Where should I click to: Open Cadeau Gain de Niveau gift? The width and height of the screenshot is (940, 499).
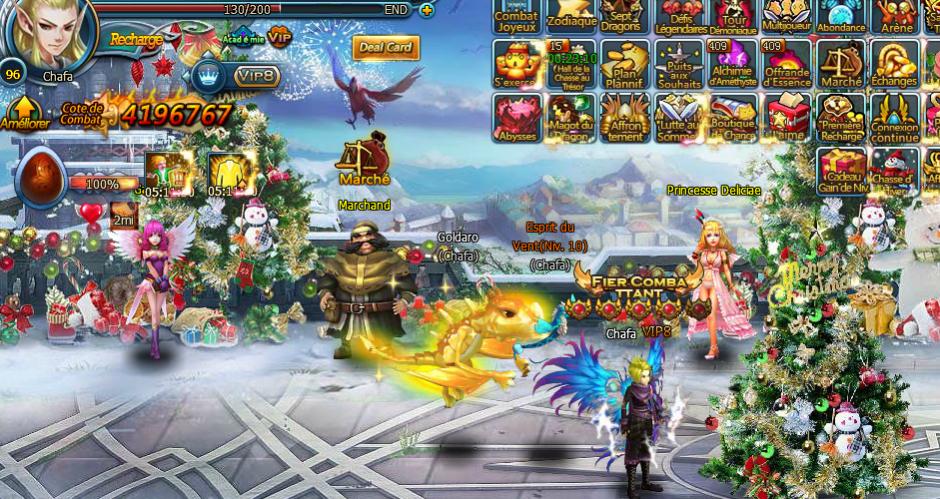pyautogui.click(x=841, y=171)
